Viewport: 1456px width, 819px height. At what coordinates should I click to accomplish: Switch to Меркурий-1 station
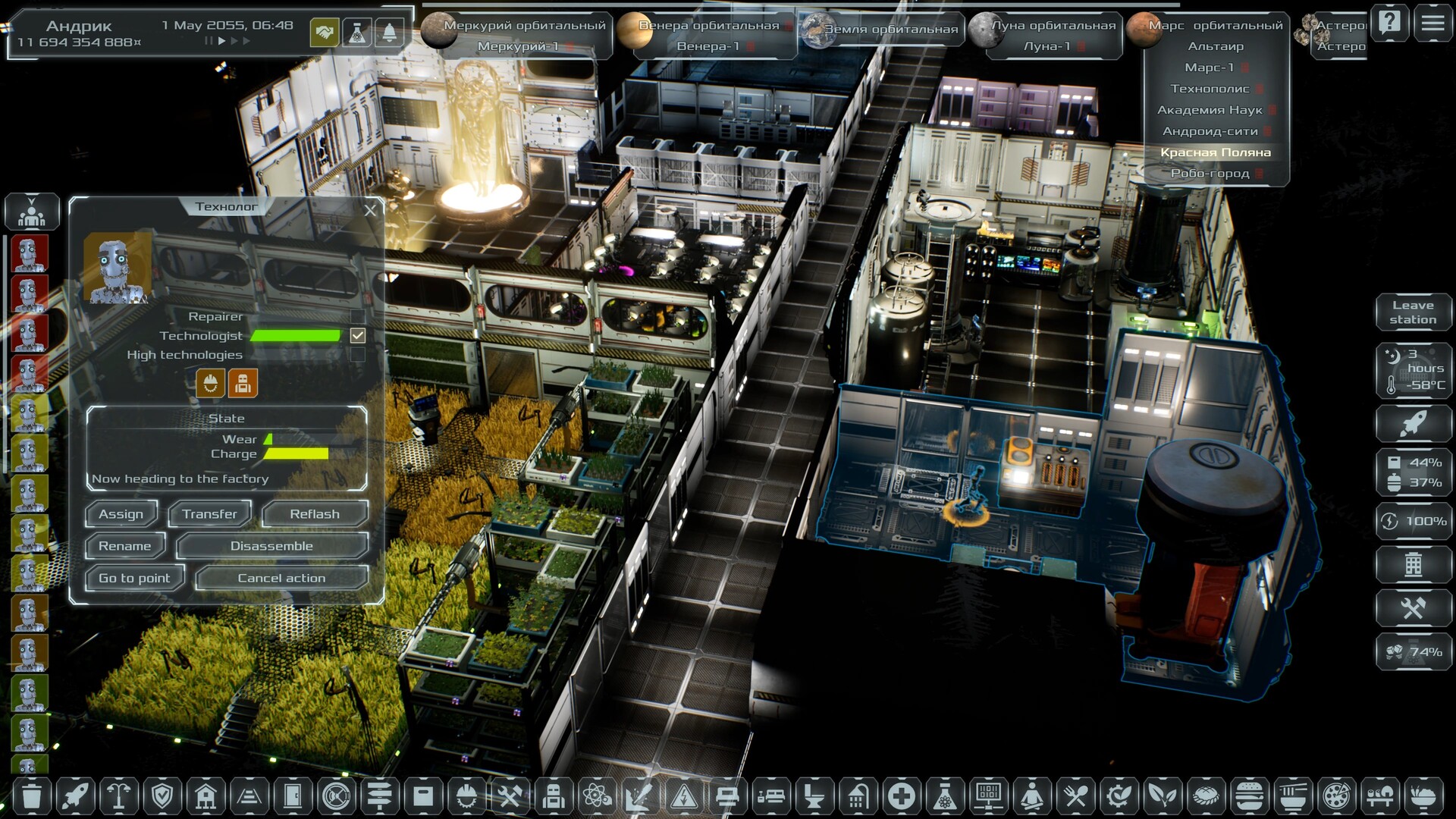pyautogui.click(x=518, y=46)
